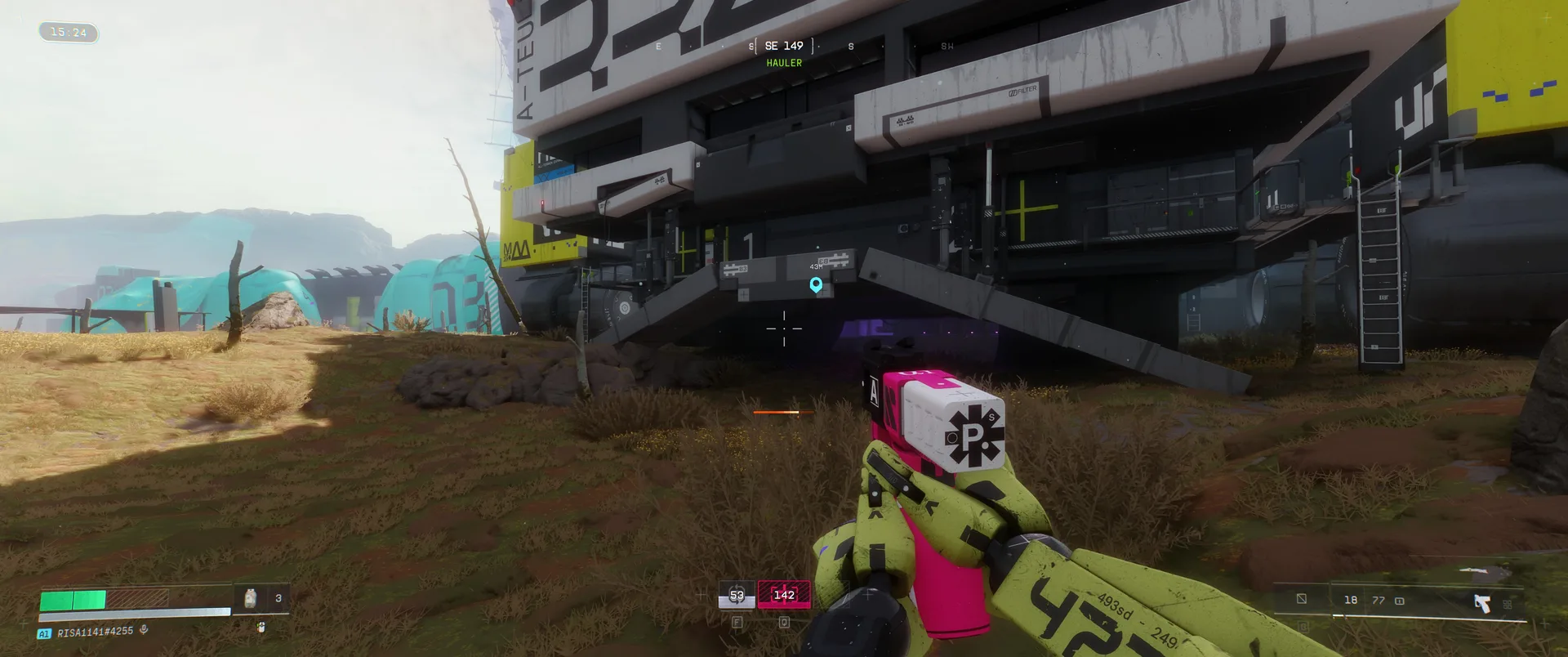Activate the circular-arrows ability showing 53
Screen dimensions: 1568x657
(x=737, y=596)
